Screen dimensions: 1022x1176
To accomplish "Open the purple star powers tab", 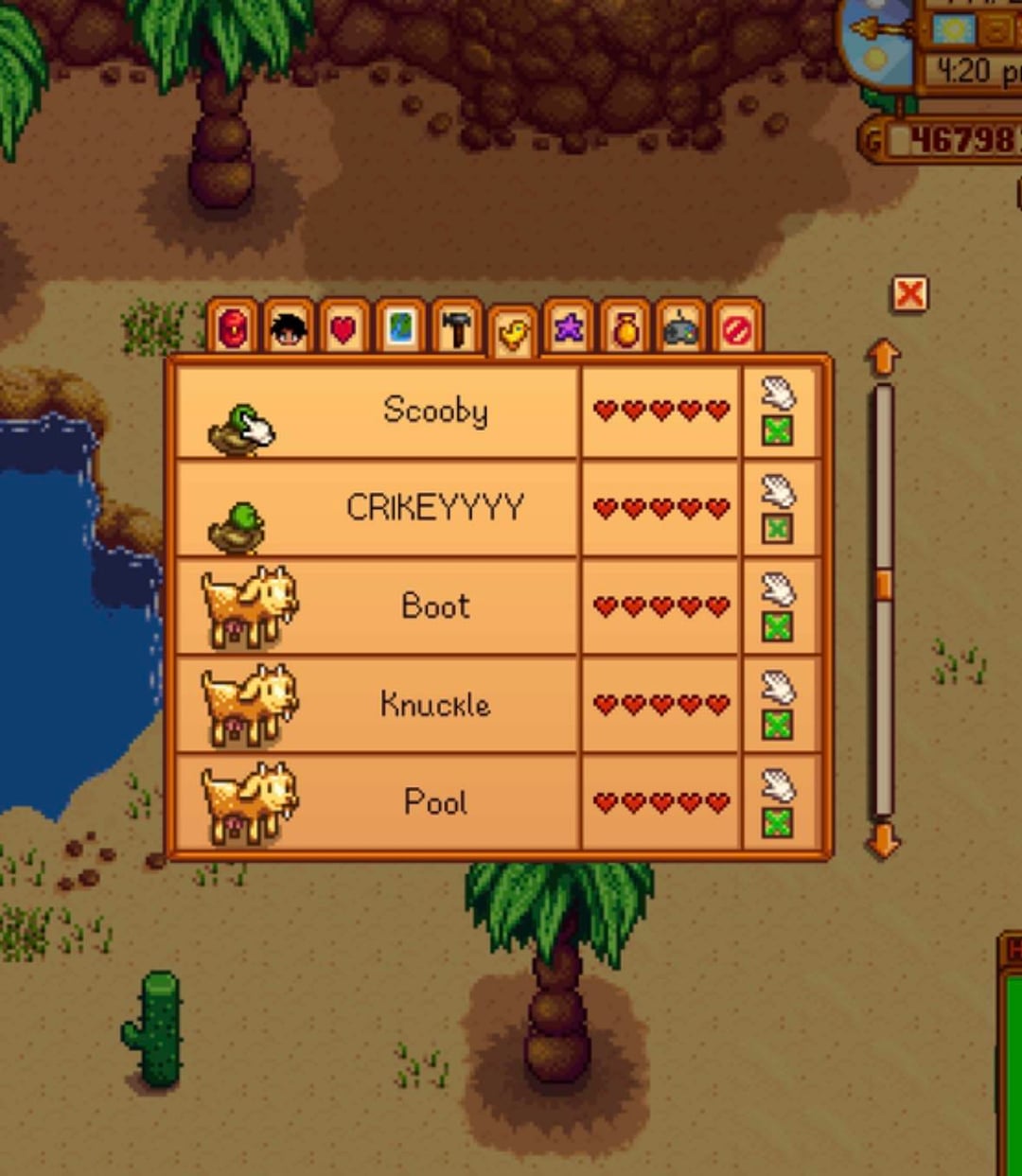I will click(569, 328).
